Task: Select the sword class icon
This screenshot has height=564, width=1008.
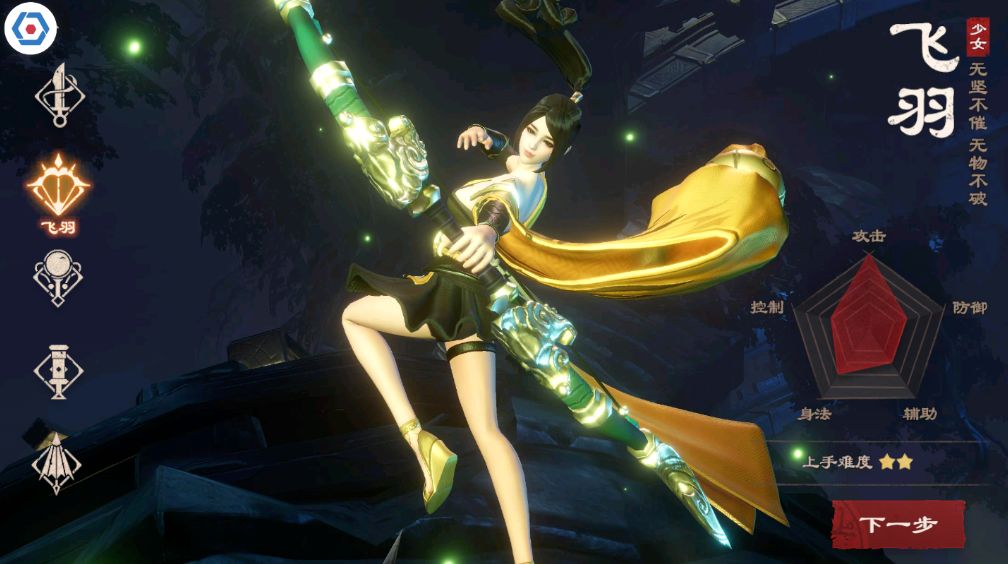Action: pyautogui.click(x=59, y=96)
